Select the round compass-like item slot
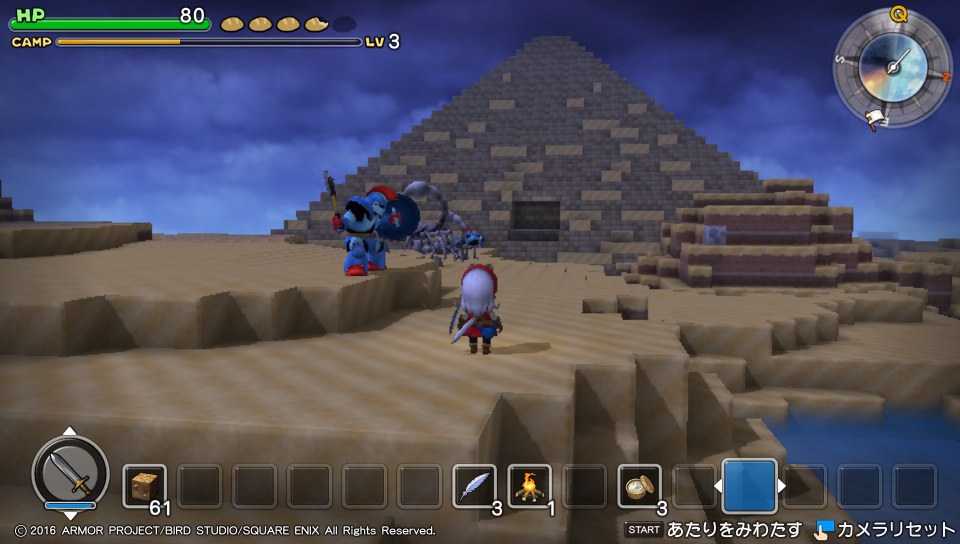This screenshot has height=544, width=960. (639, 485)
